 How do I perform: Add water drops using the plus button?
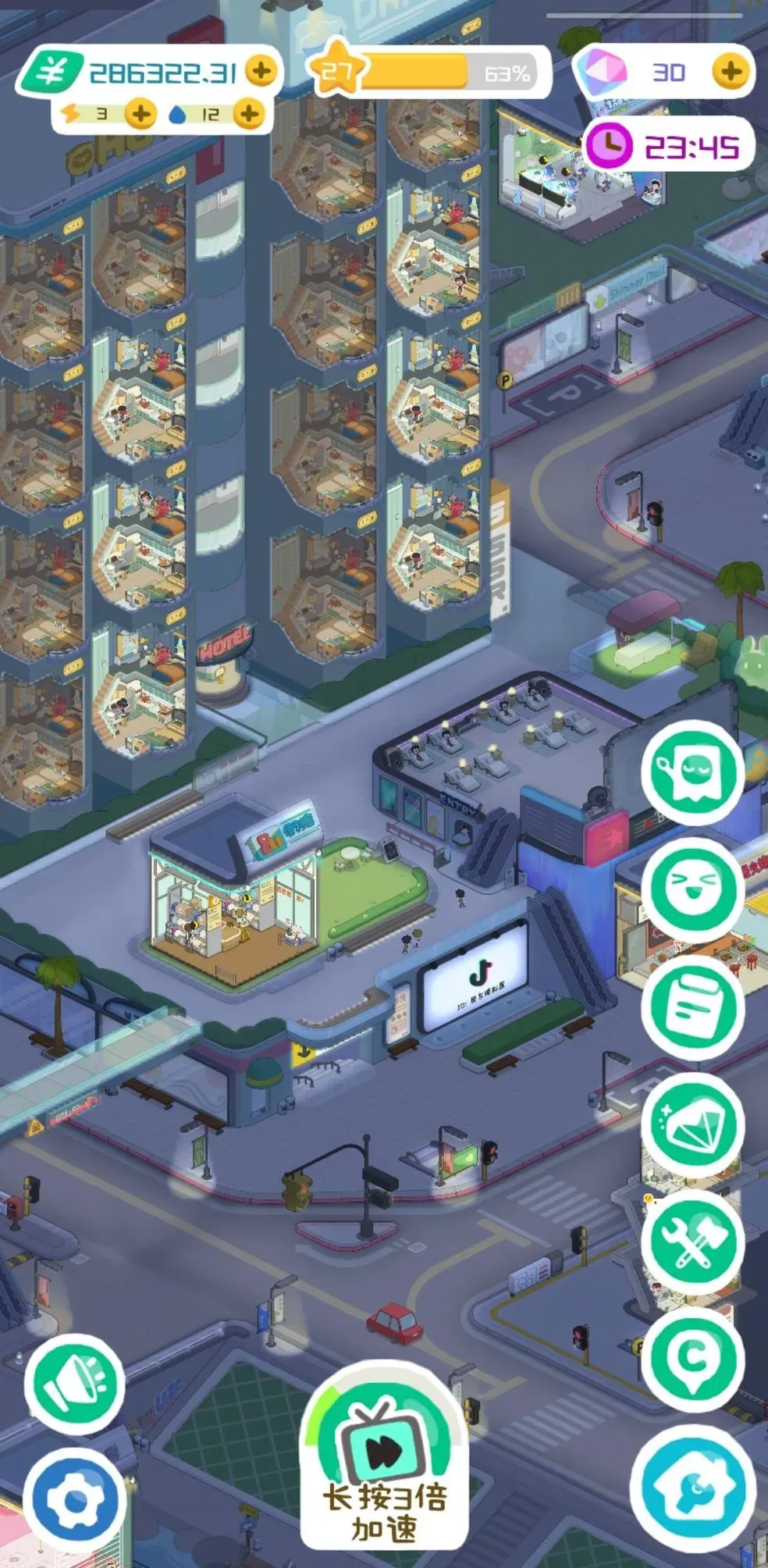pyautogui.click(x=249, y=114)
